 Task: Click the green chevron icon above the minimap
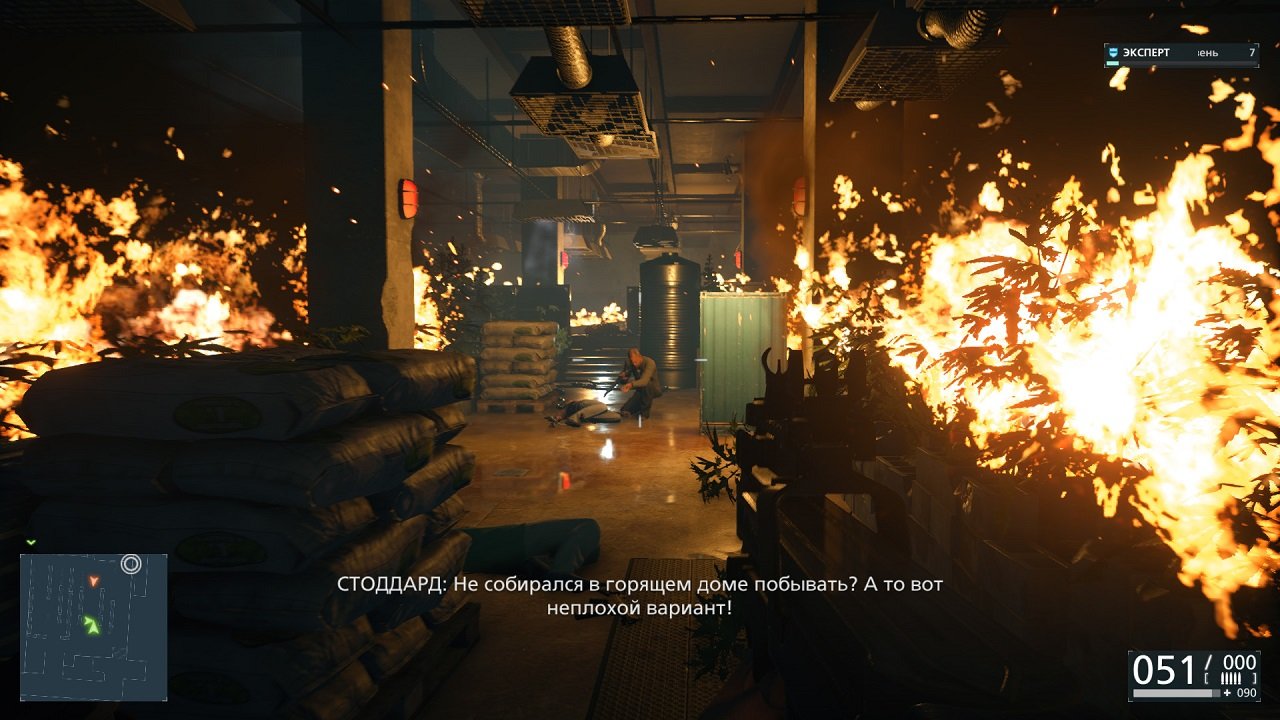point(30,542)
